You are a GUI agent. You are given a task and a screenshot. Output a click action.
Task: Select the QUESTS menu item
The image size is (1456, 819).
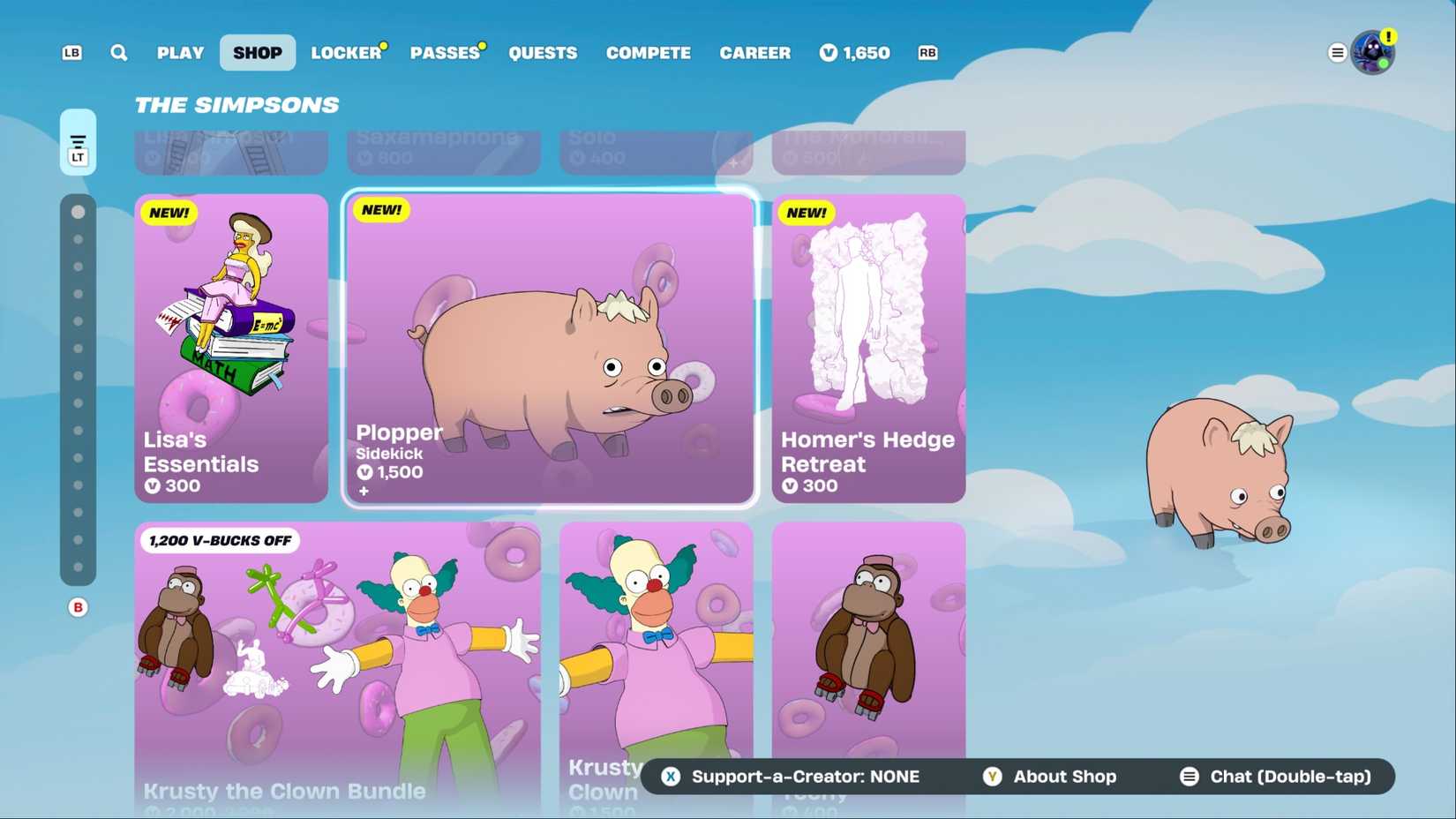543,53
